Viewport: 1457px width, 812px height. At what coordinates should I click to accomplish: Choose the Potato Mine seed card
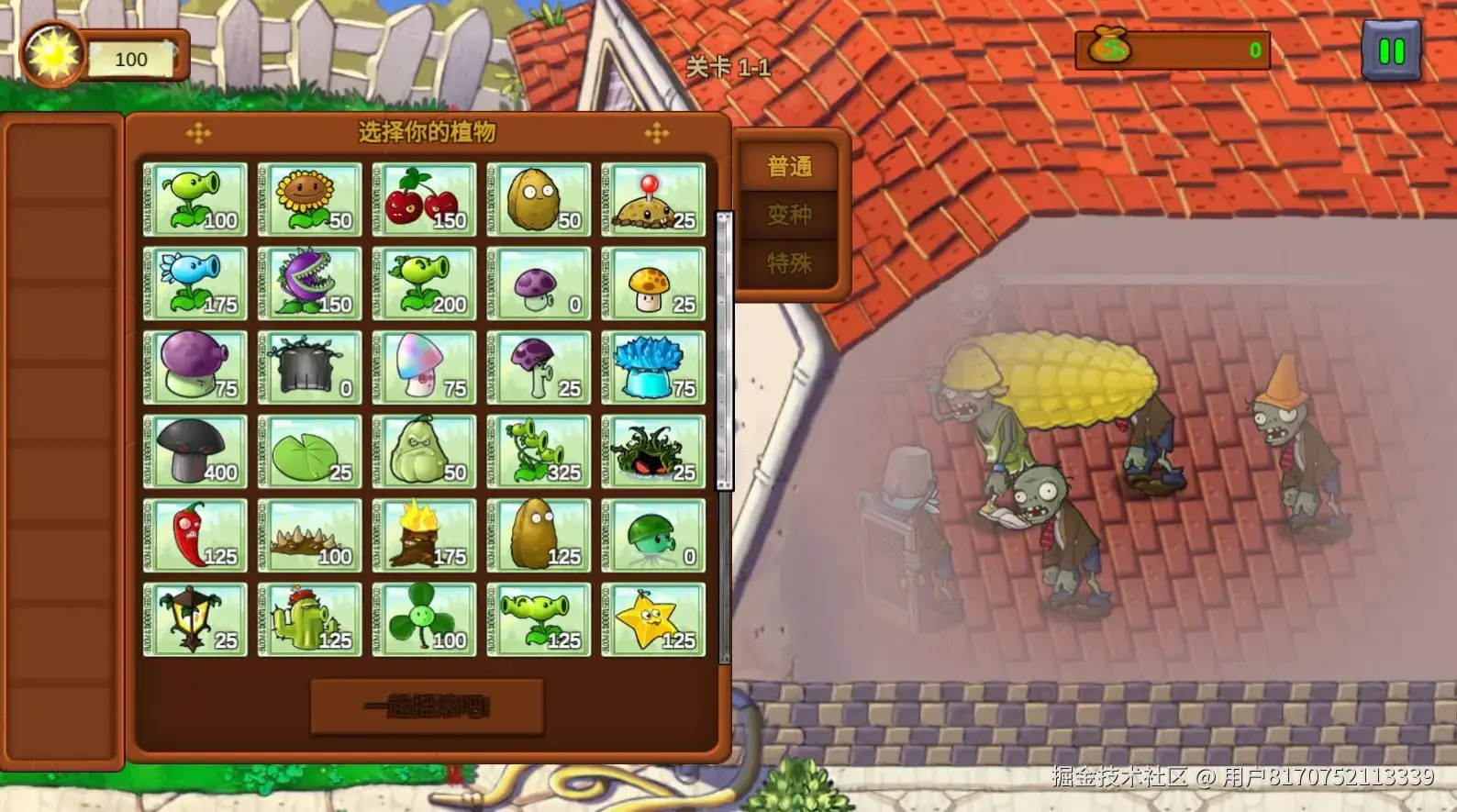[653, 200]
